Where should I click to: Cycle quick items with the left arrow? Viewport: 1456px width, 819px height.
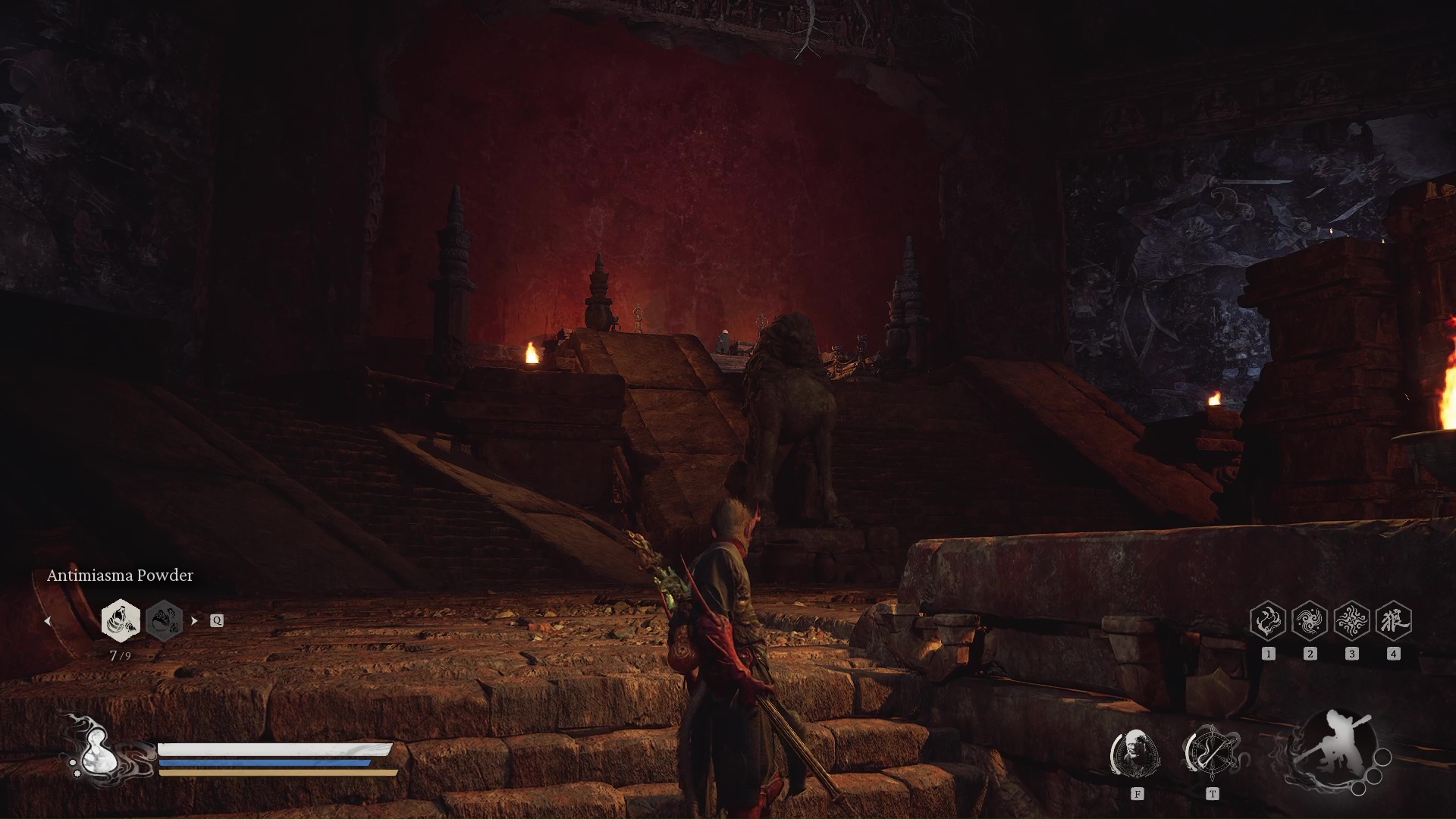tap(48, 621)
